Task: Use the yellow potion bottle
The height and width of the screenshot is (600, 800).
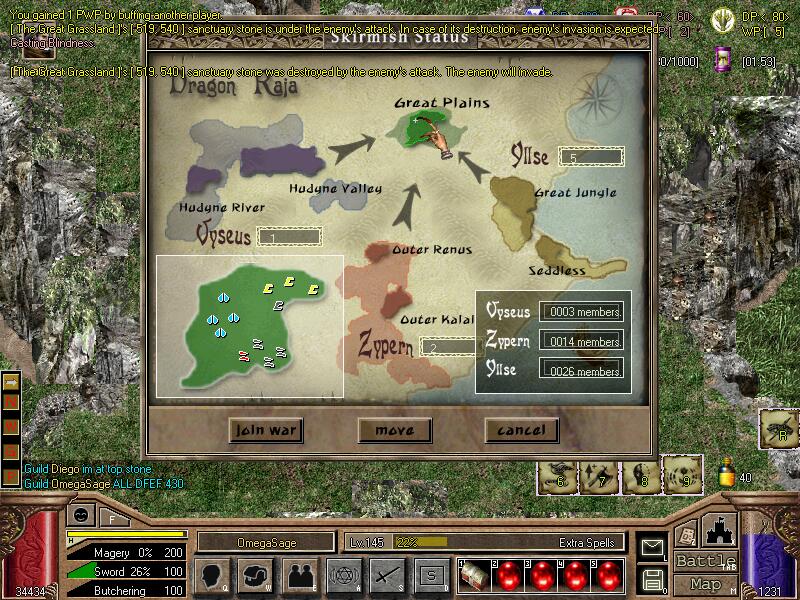Action: [727, 471]
